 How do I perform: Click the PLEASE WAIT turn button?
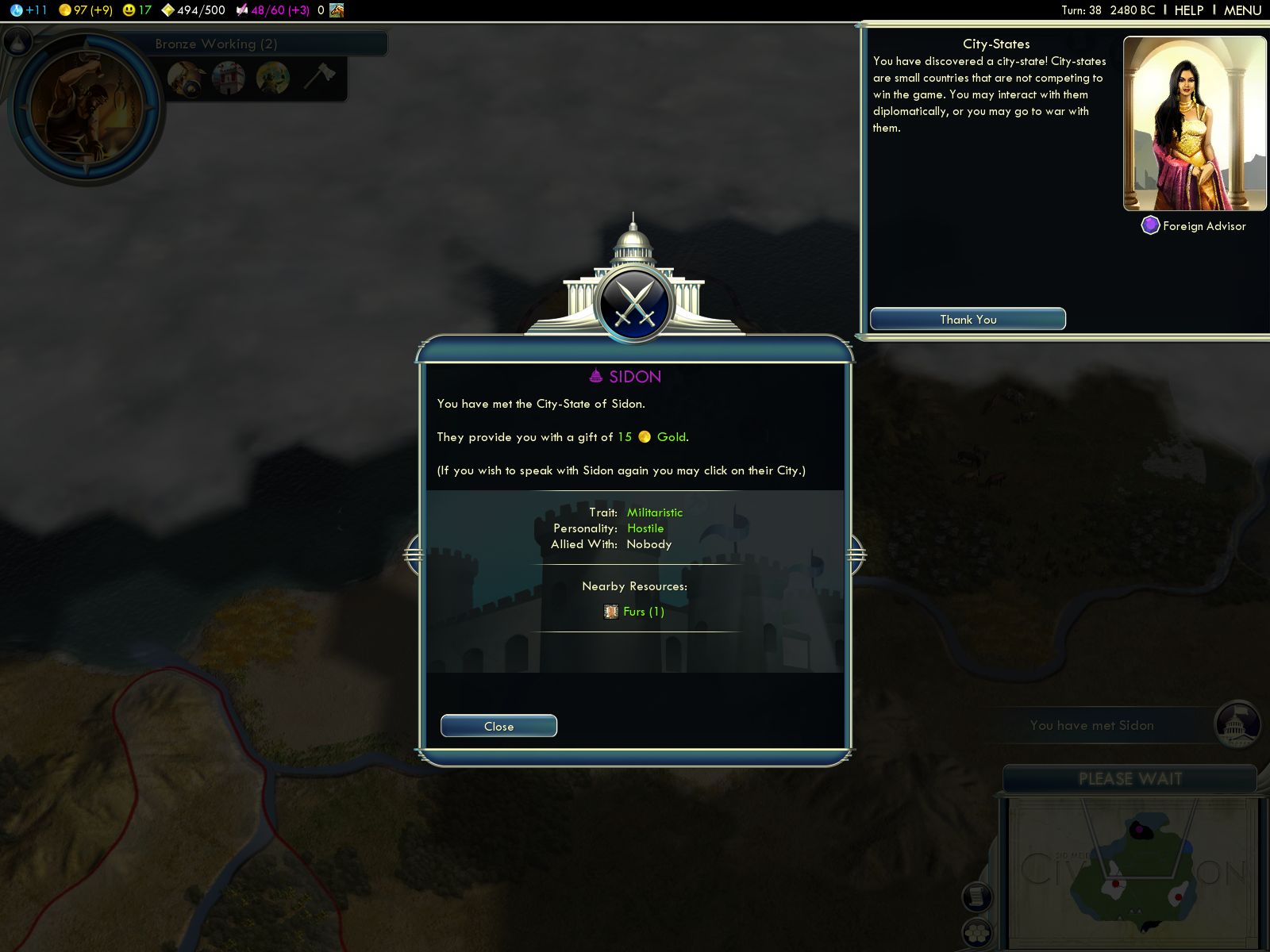point(1130,779)
